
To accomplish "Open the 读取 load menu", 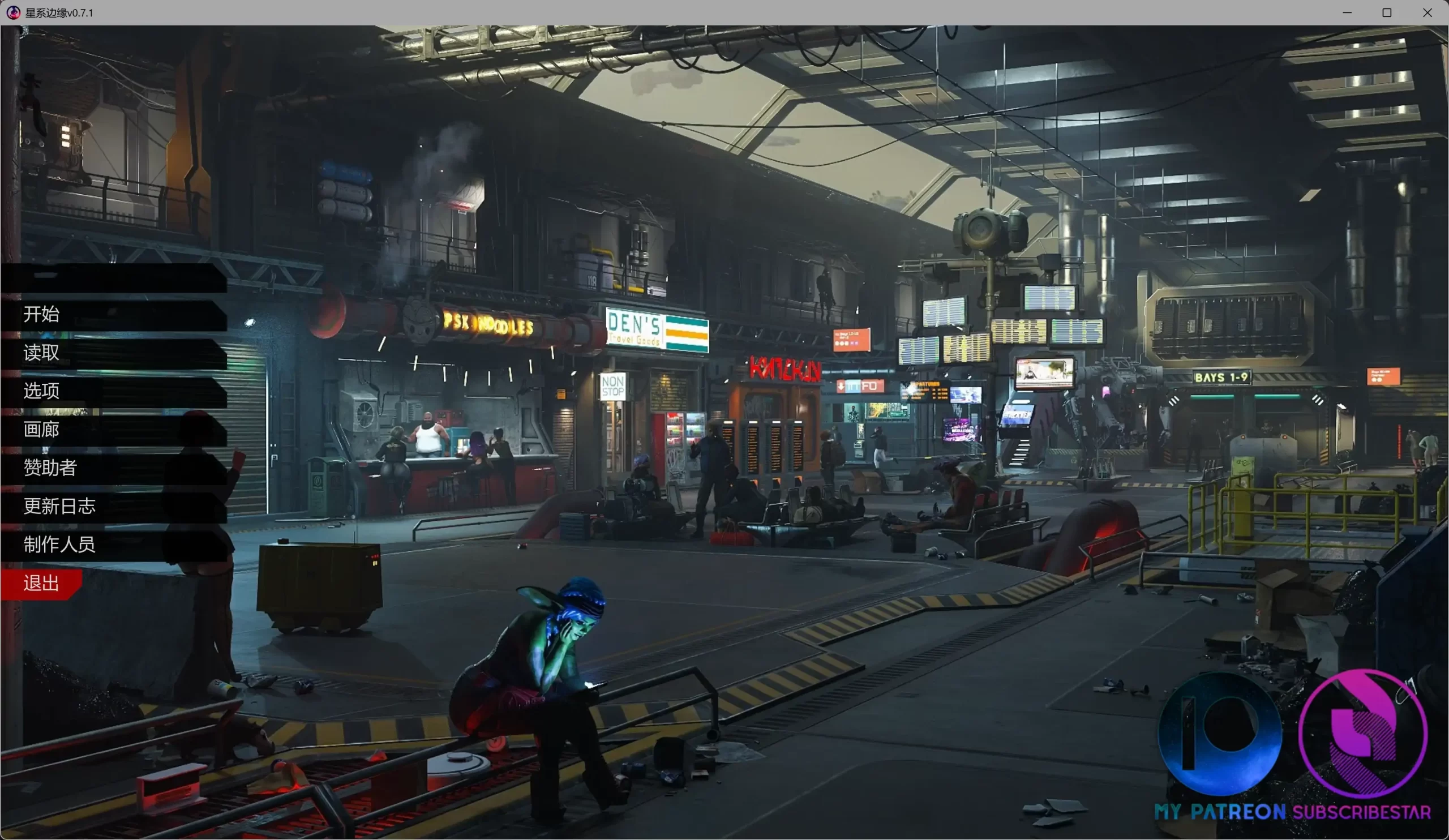I will tap(41, 353).
